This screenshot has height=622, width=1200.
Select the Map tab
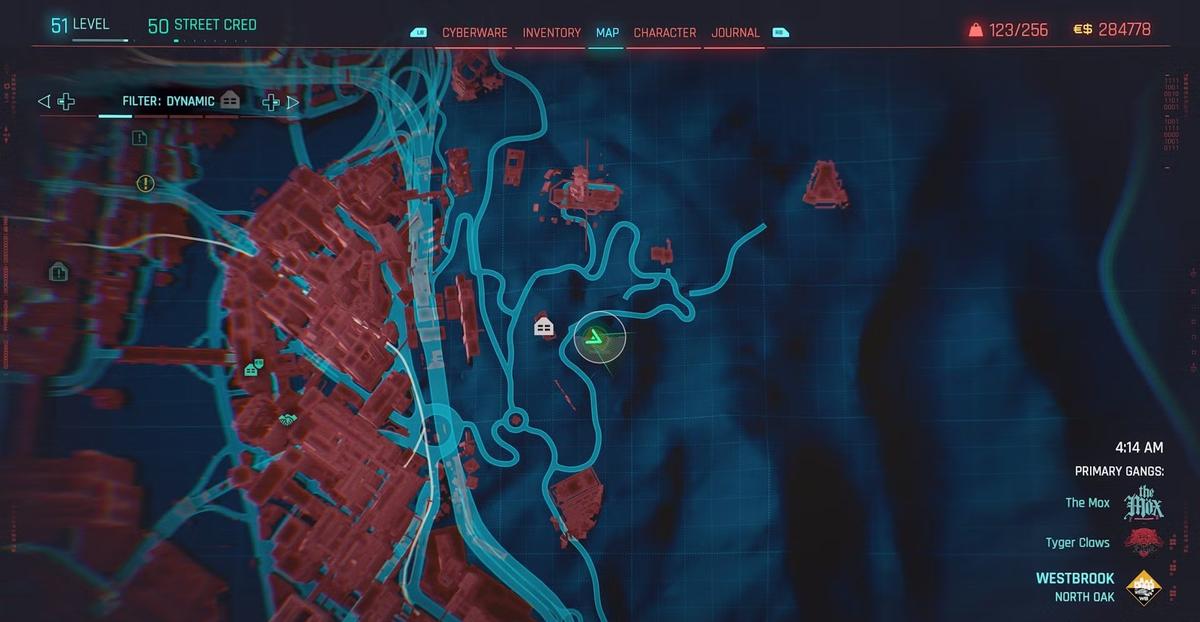pos(607,33)
